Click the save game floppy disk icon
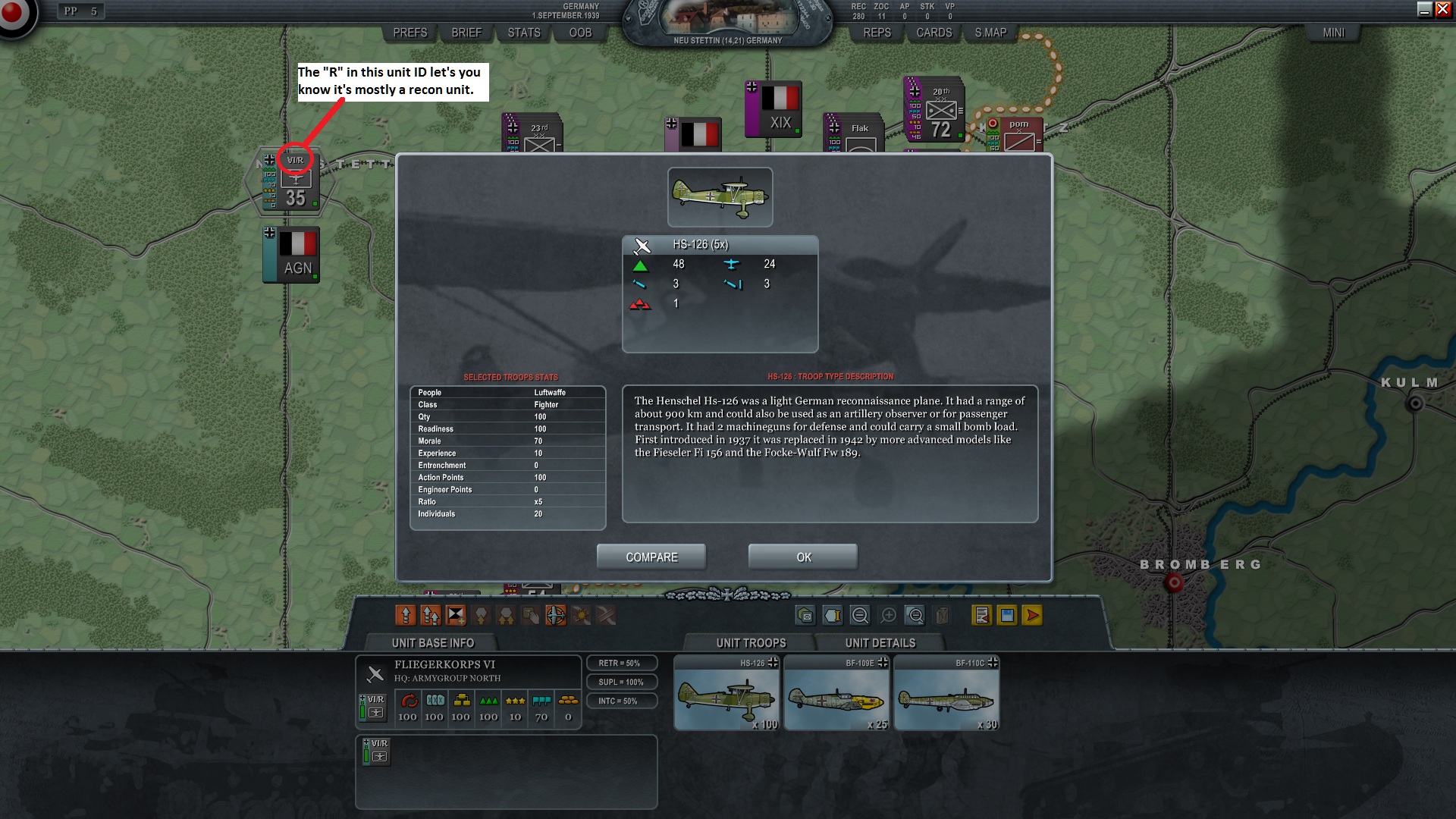1456x819 pixels. click(x=1006, y=616)
